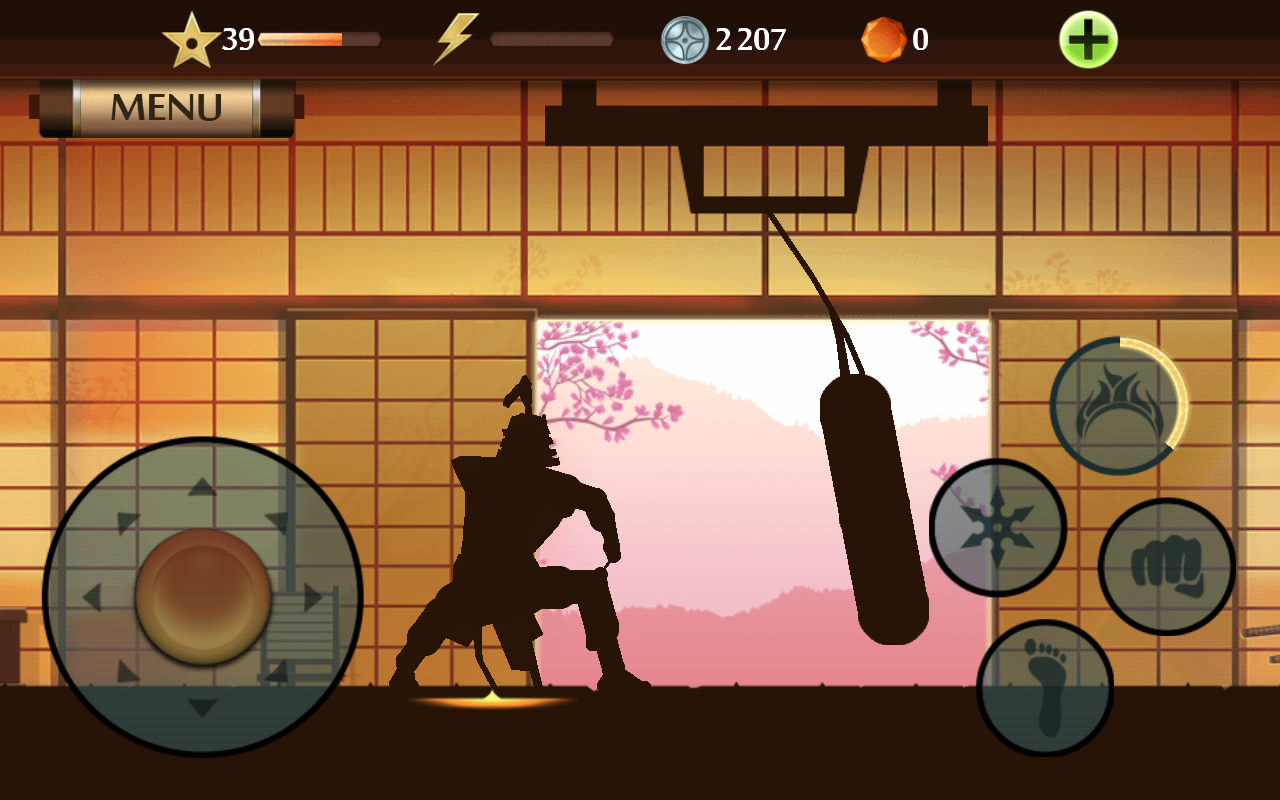The height and width of the screenshot is (800, 1280).
Task: Tap the joystick's right arrow
Action: [x=313, y=598]
